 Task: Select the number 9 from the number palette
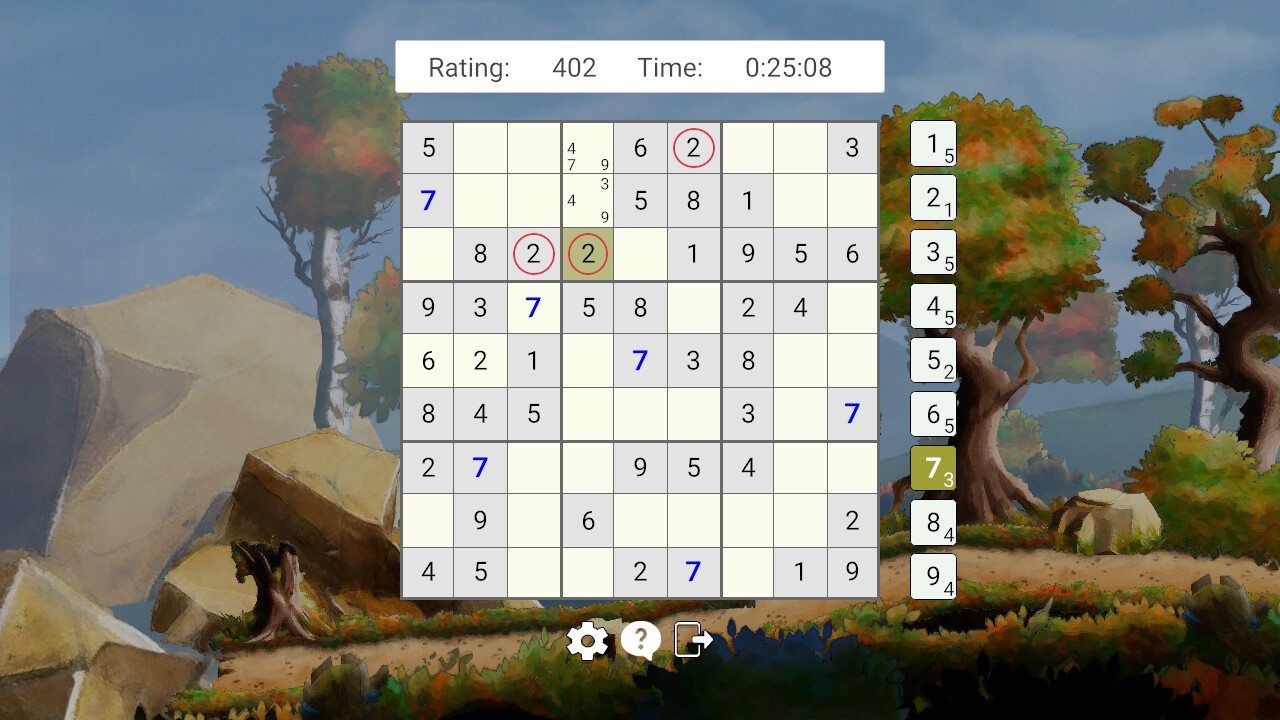(x=933, y=576)
